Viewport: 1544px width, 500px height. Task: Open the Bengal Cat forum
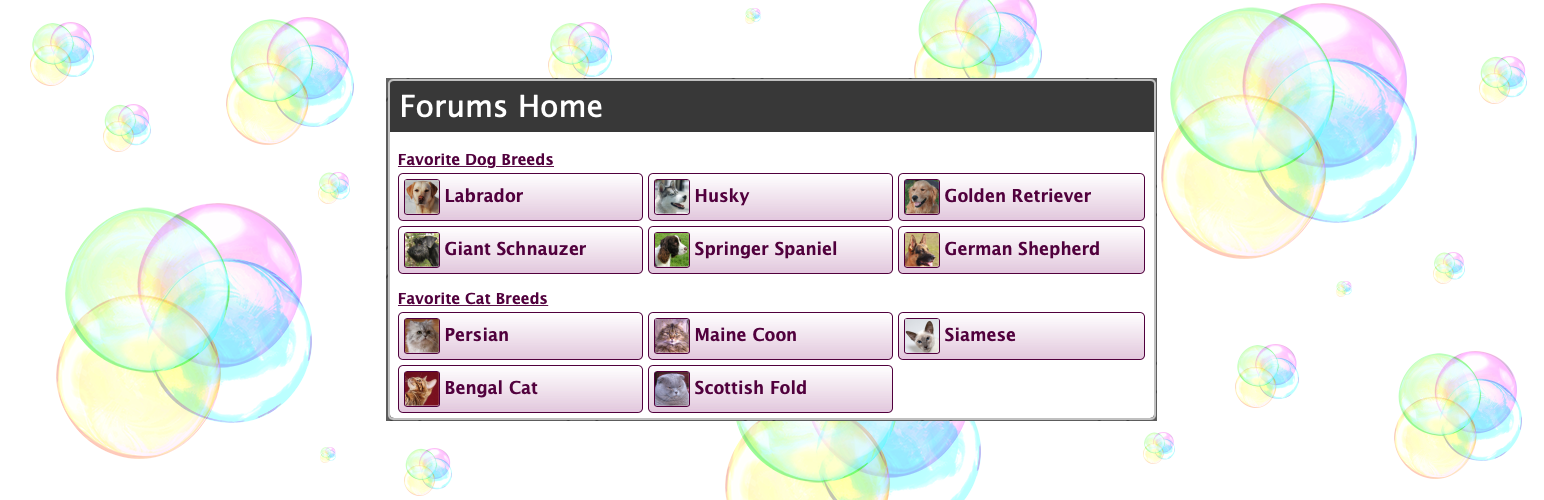tap(520, 389)
